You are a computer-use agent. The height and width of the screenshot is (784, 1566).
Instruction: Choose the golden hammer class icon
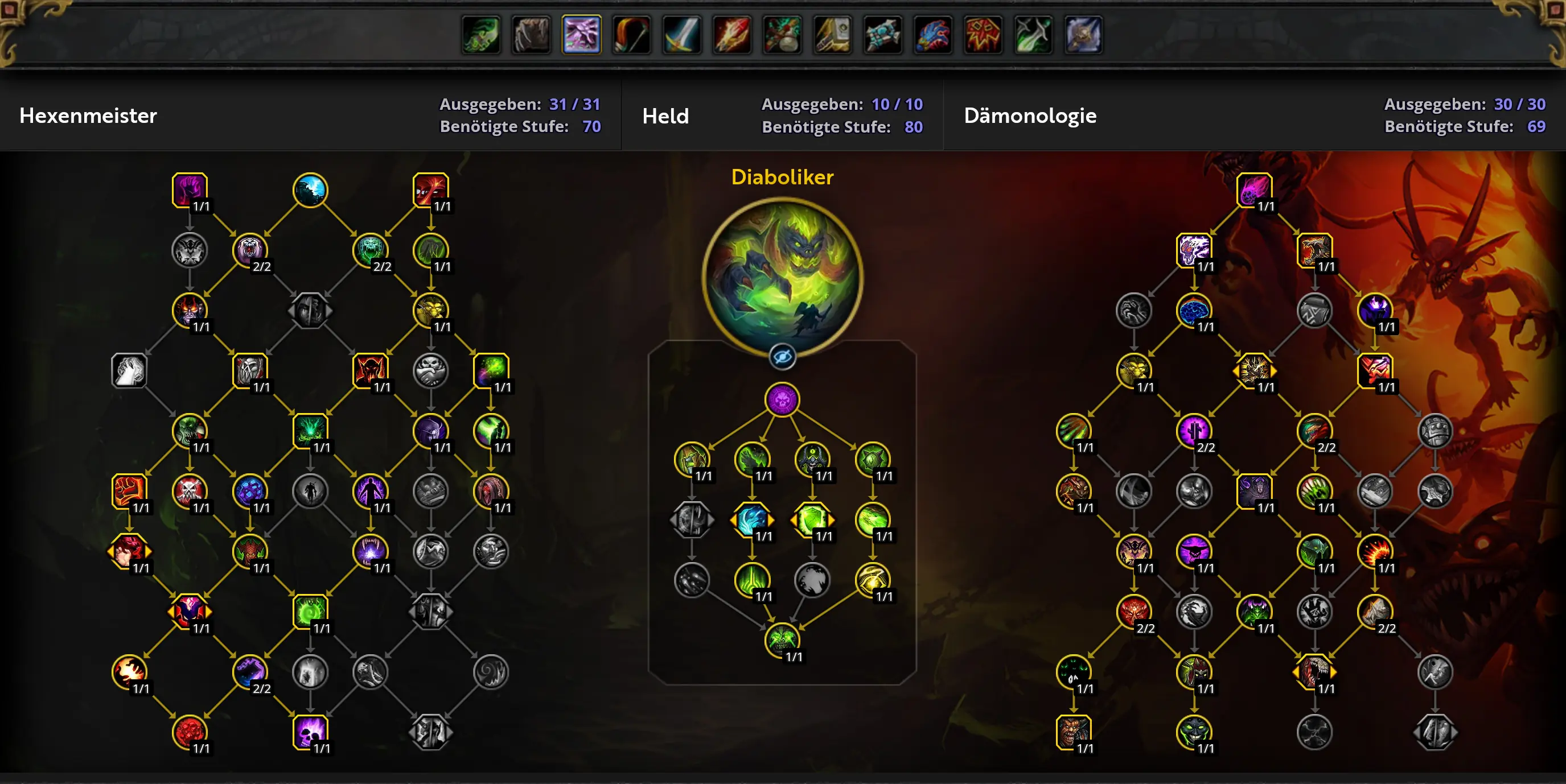click(x=832, y=35)
